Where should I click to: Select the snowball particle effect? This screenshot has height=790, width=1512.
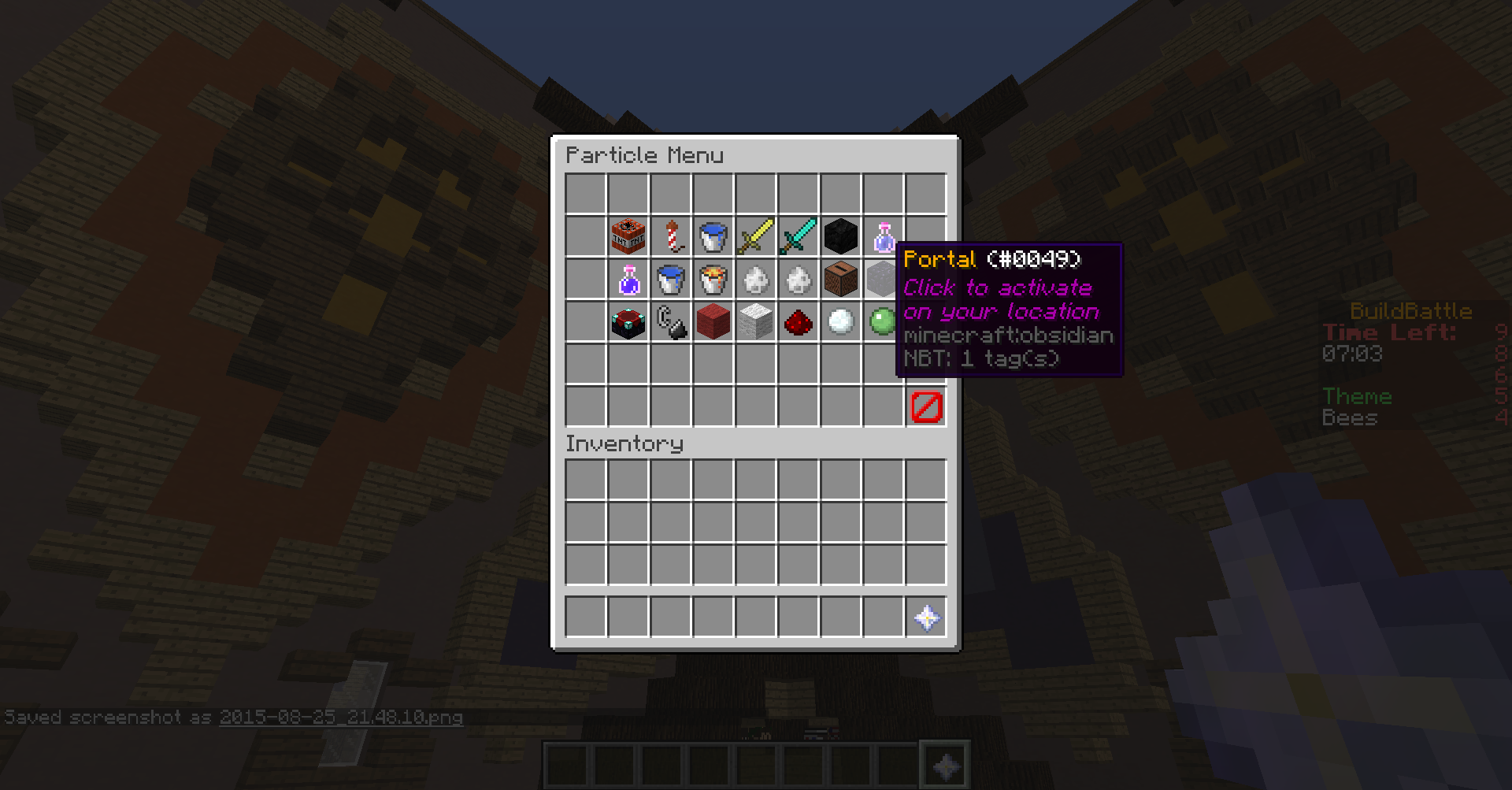[x=840, y=321]
